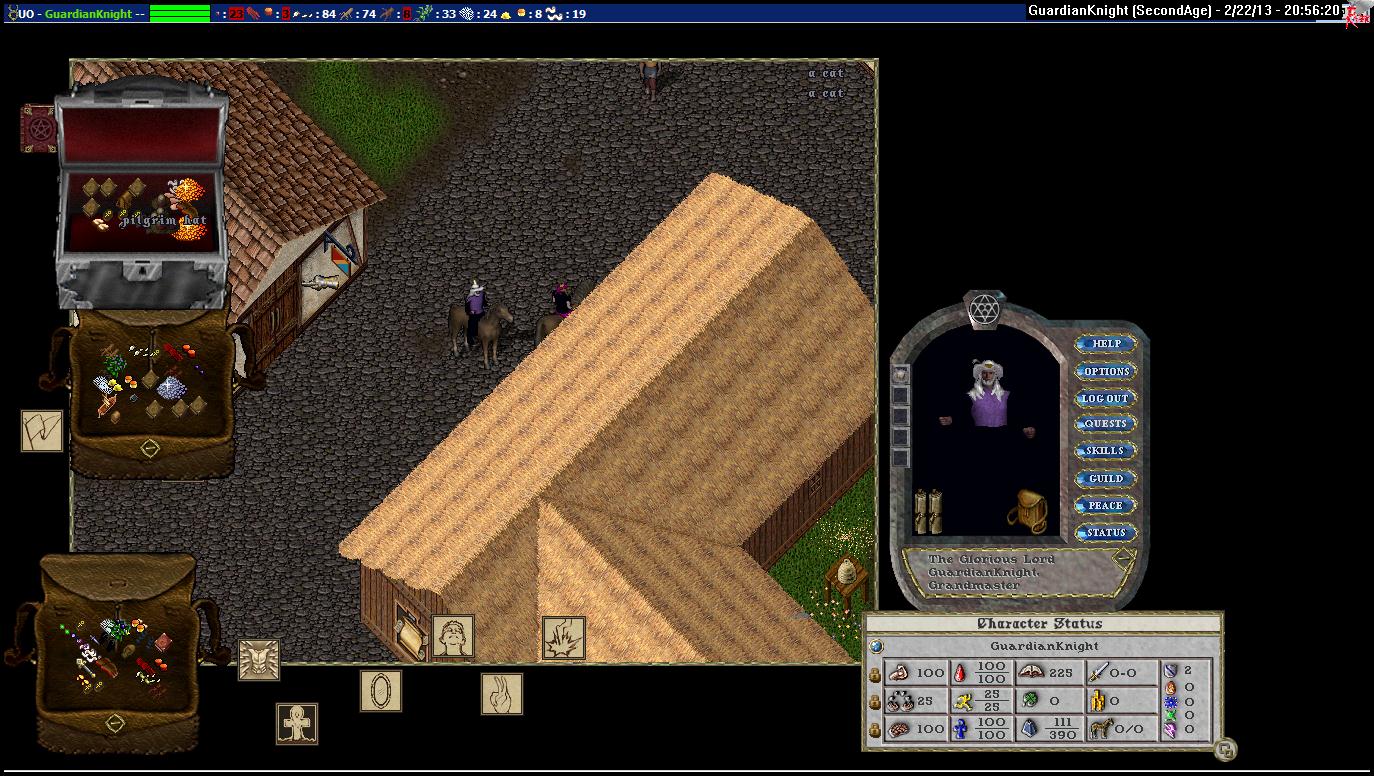Open the Help menu on paperdoll

[x=1106, y=344]
